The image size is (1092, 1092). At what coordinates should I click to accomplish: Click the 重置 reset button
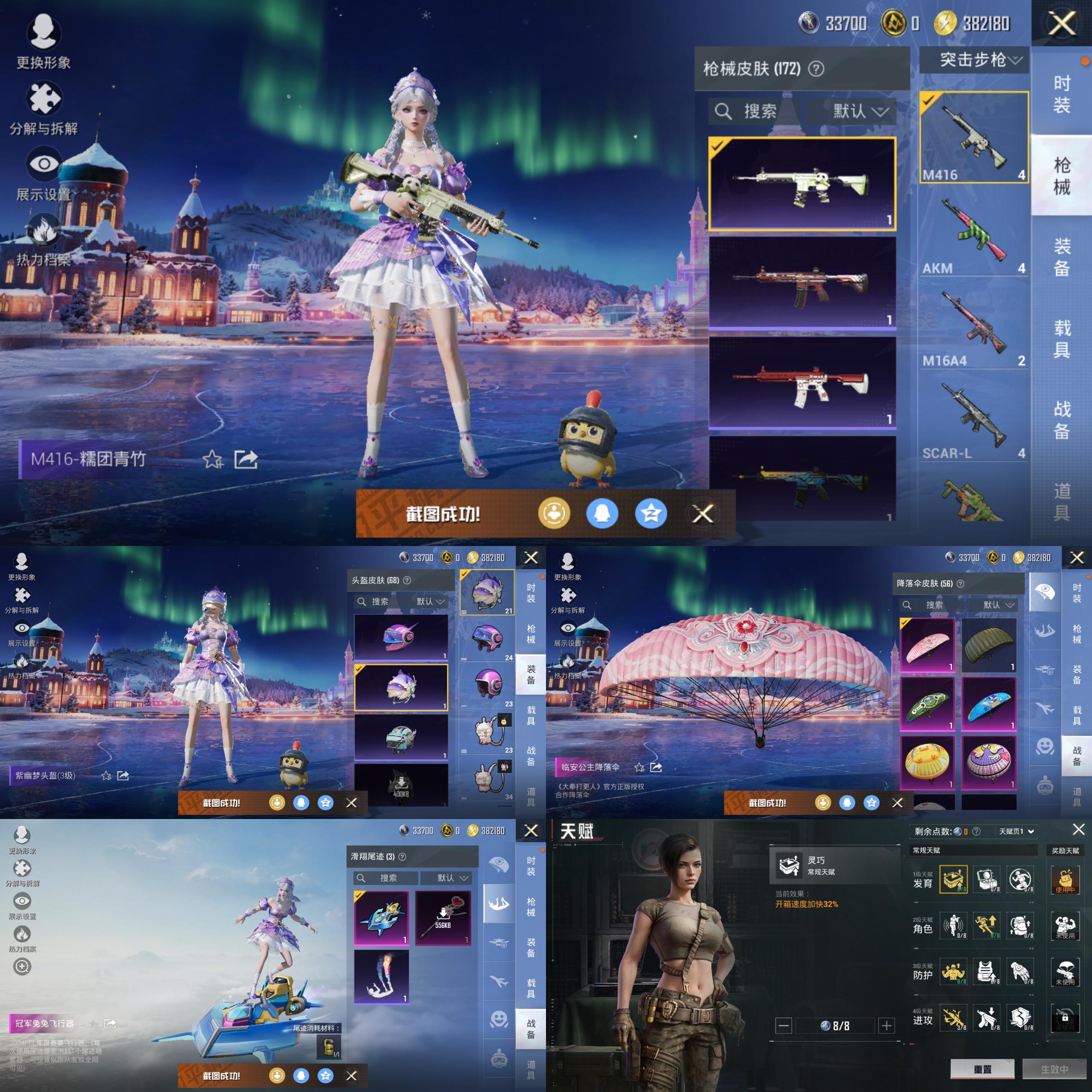(x=982, y=1069)
